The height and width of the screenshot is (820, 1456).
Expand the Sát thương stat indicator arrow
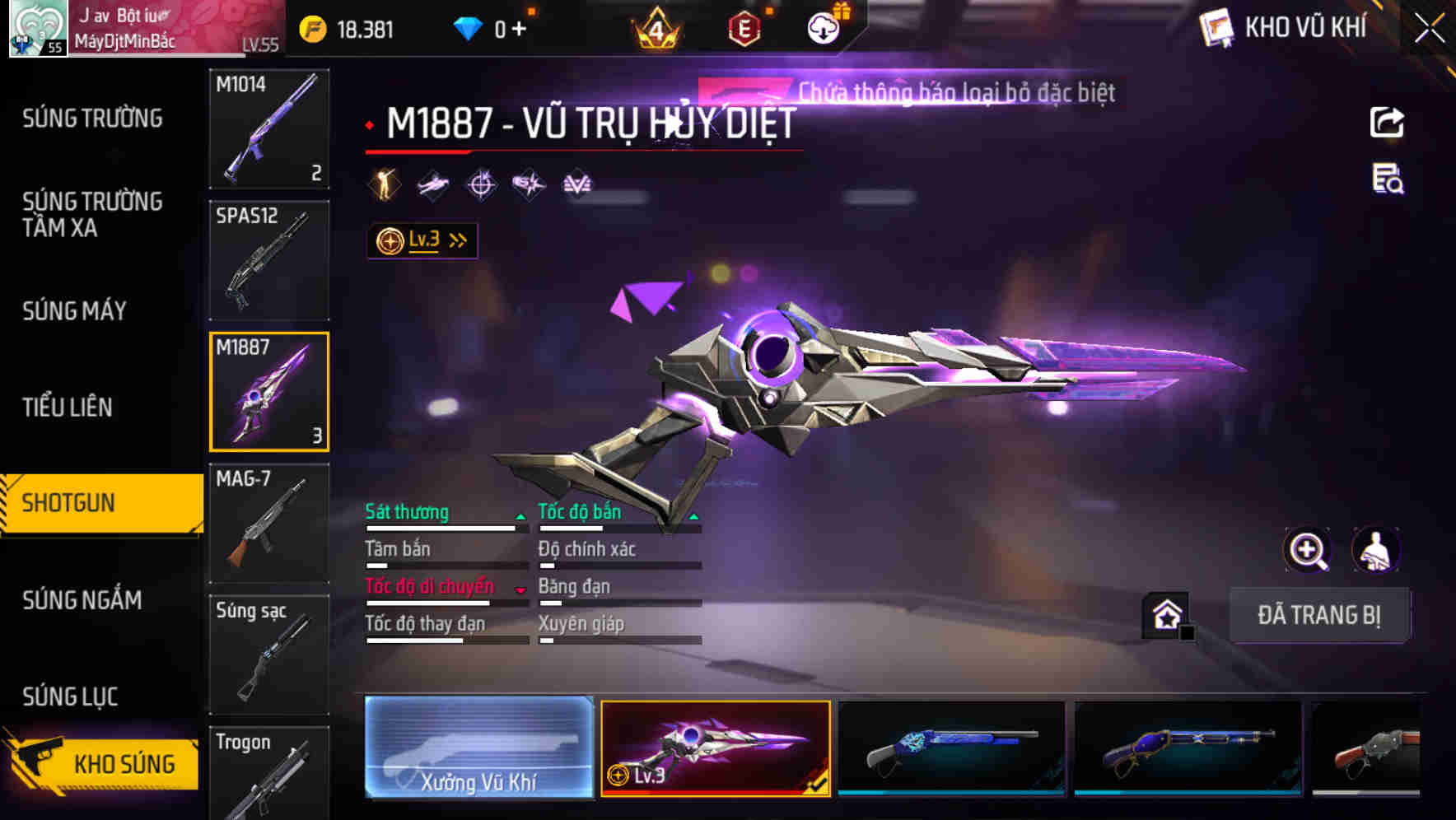[520, 516]
